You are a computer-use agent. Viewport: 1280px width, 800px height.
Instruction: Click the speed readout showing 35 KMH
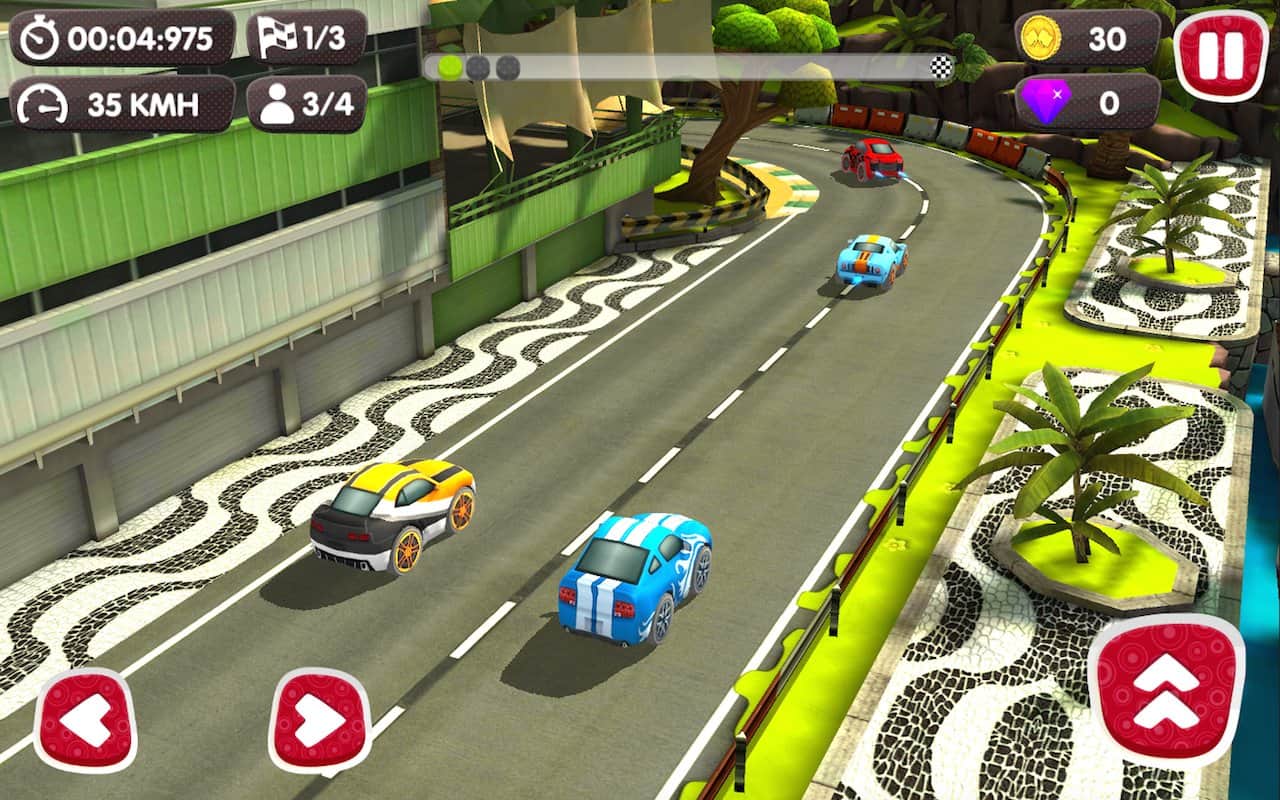140,101
